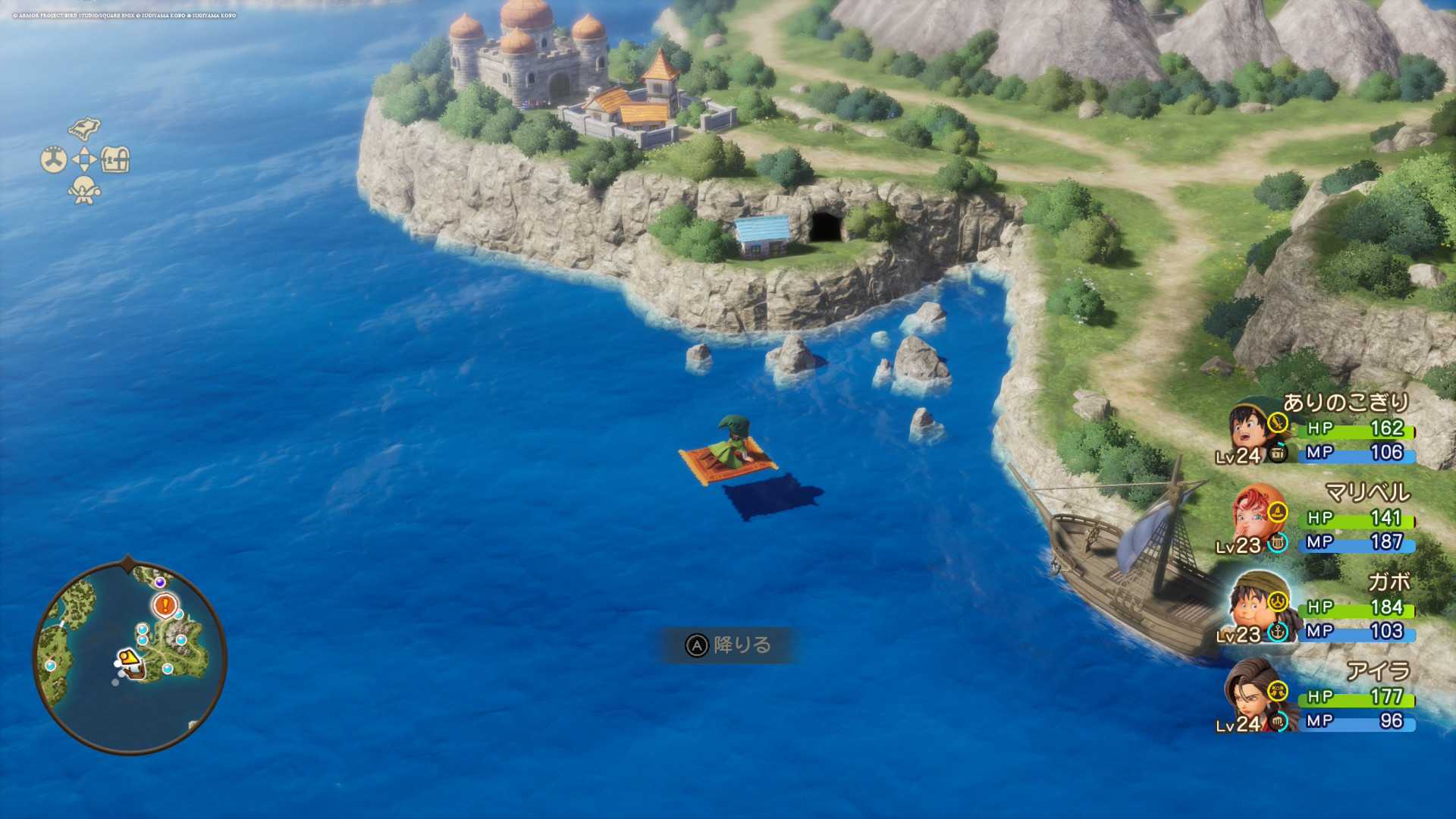1456x819 pixels.
Task: Select the round three-spoke emblem shortcut icon
Action: coord(53,159)
